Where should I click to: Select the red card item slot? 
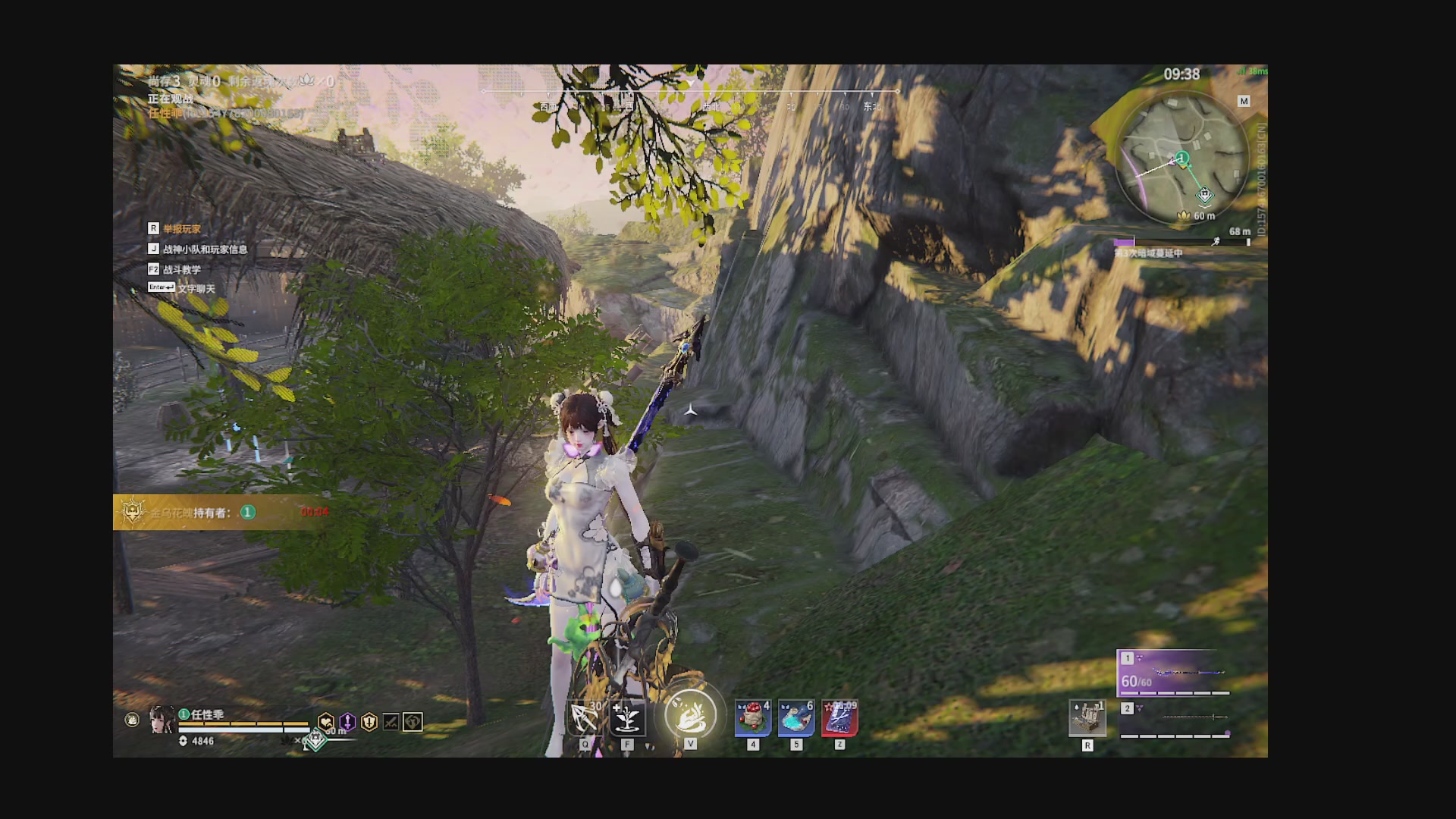tap(839, 717)
